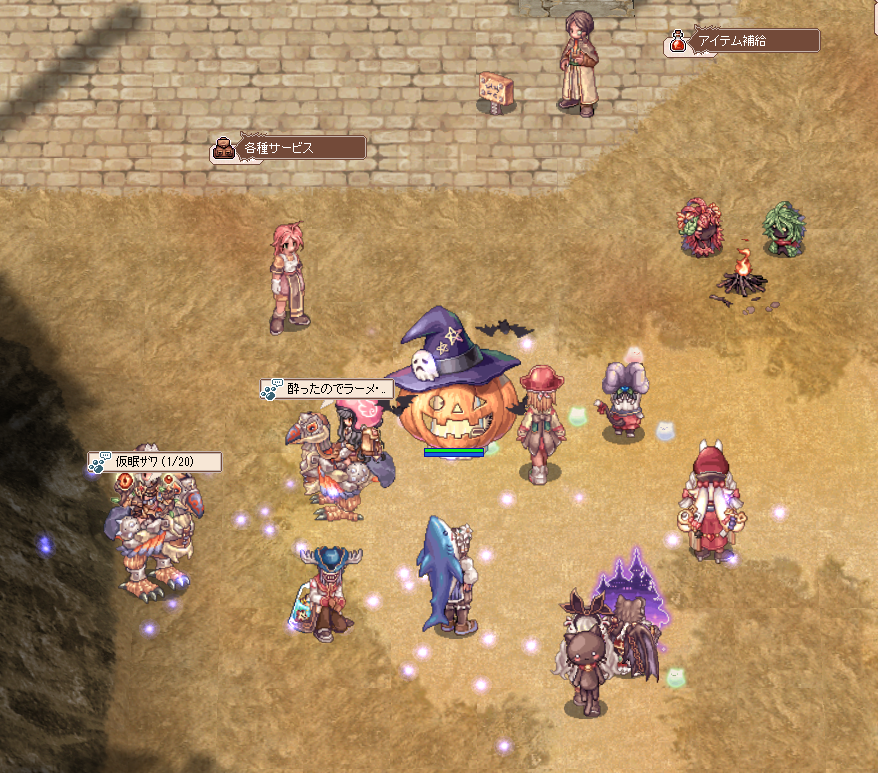Open the 各種サービス sign label
This screenshot has width=878, height=773.
pos(289,148)
